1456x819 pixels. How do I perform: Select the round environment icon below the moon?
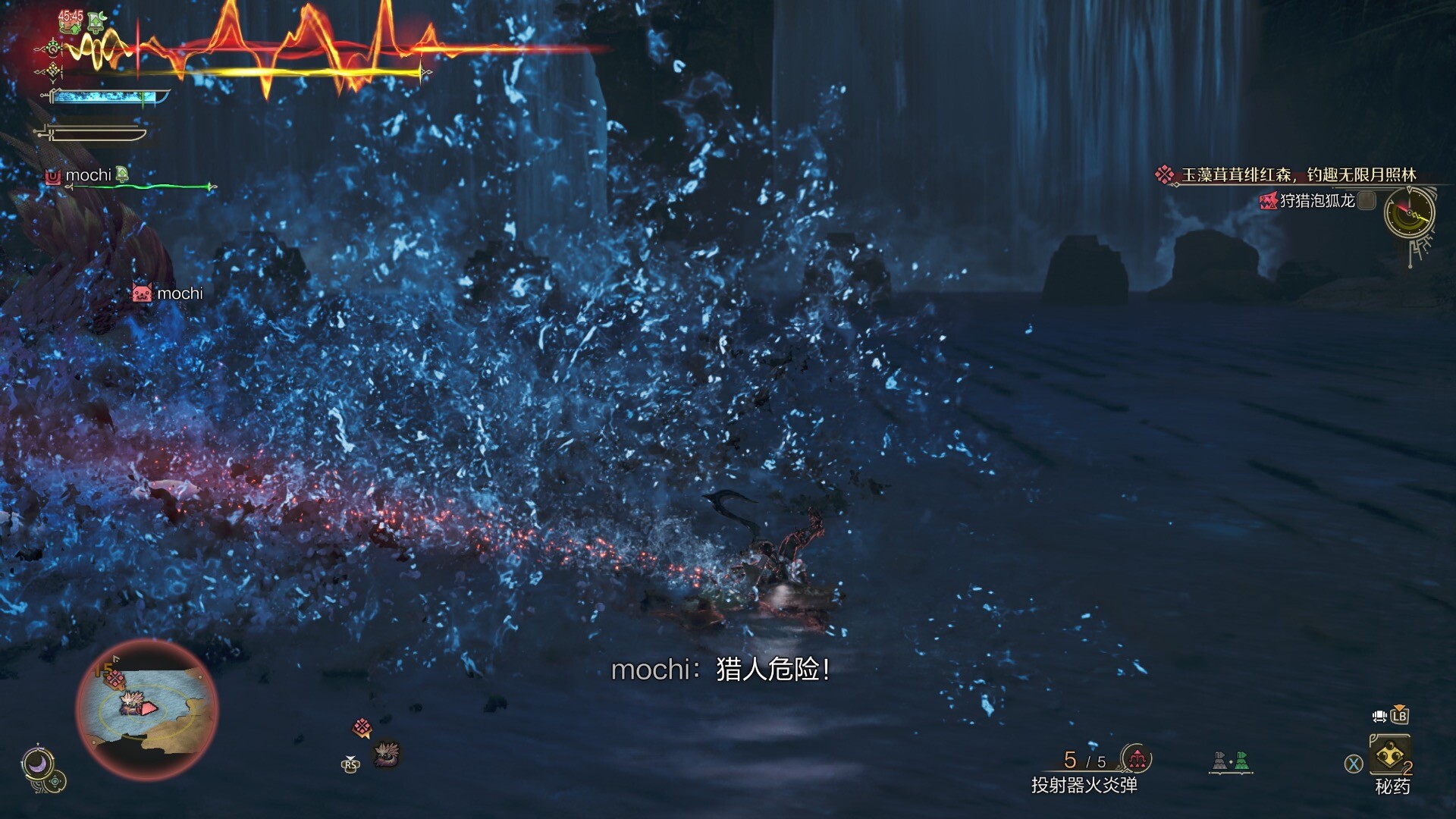pyautogui.click(x=57, y=781)
